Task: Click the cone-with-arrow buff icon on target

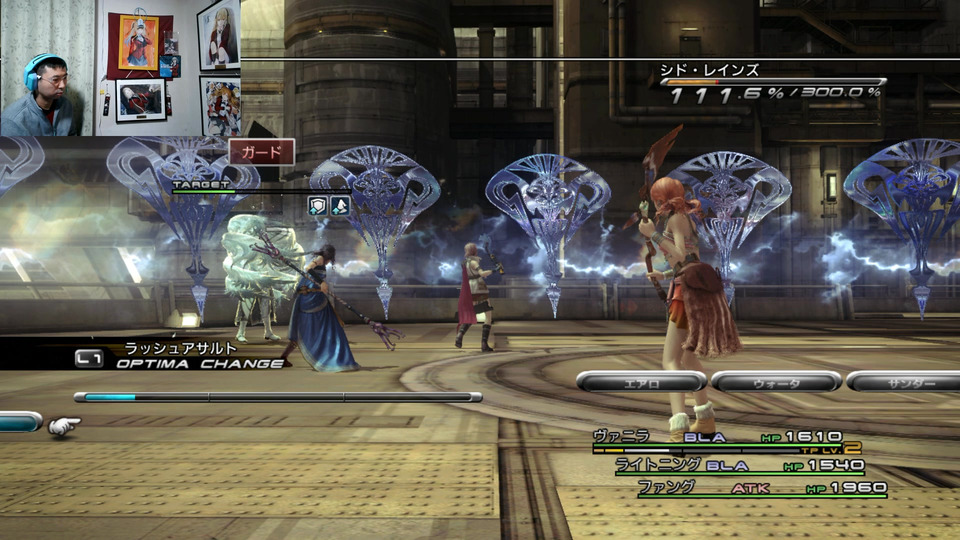Action: click(340, 205)
